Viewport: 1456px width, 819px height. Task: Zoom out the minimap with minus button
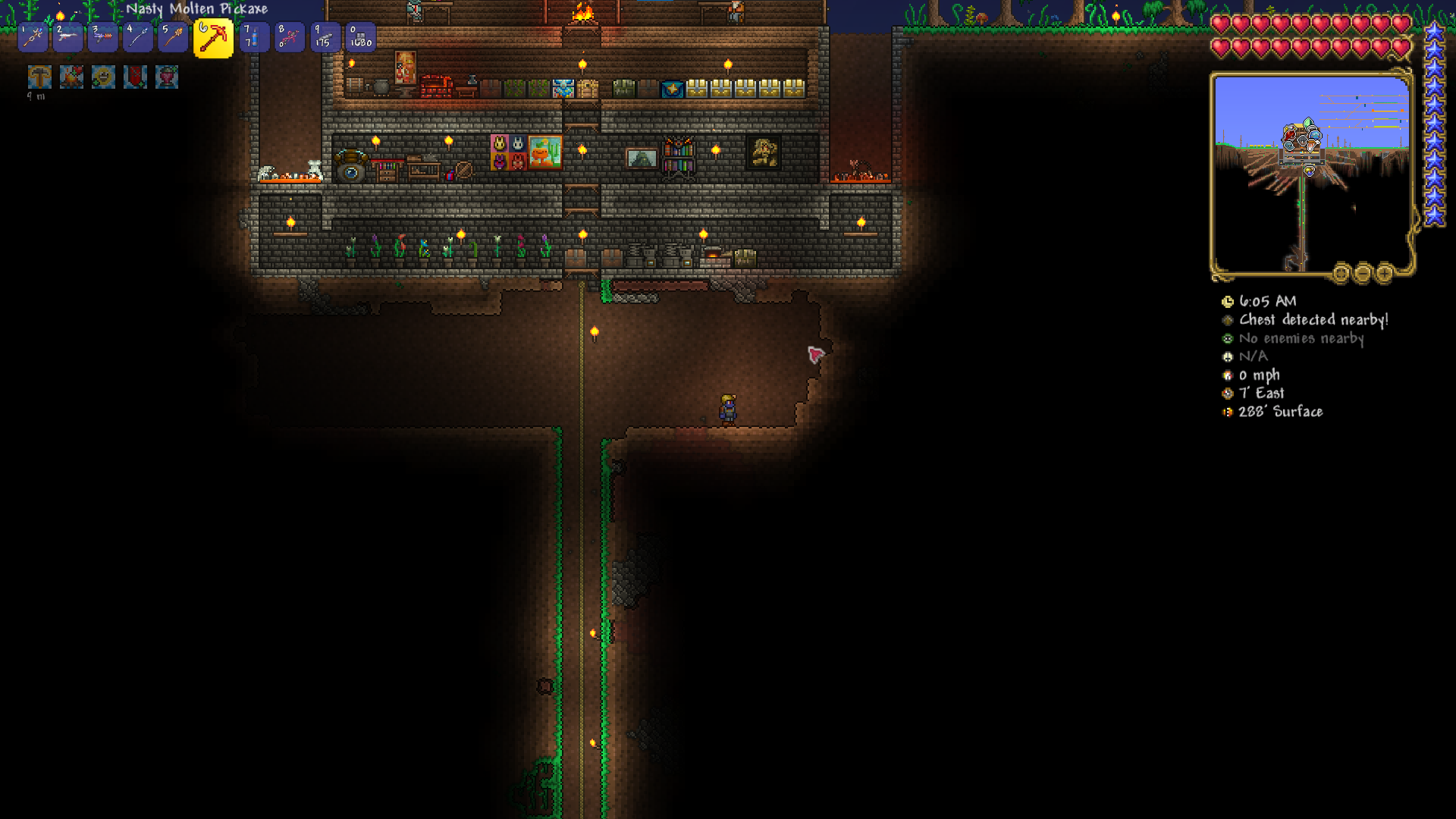coord(1363,272)
